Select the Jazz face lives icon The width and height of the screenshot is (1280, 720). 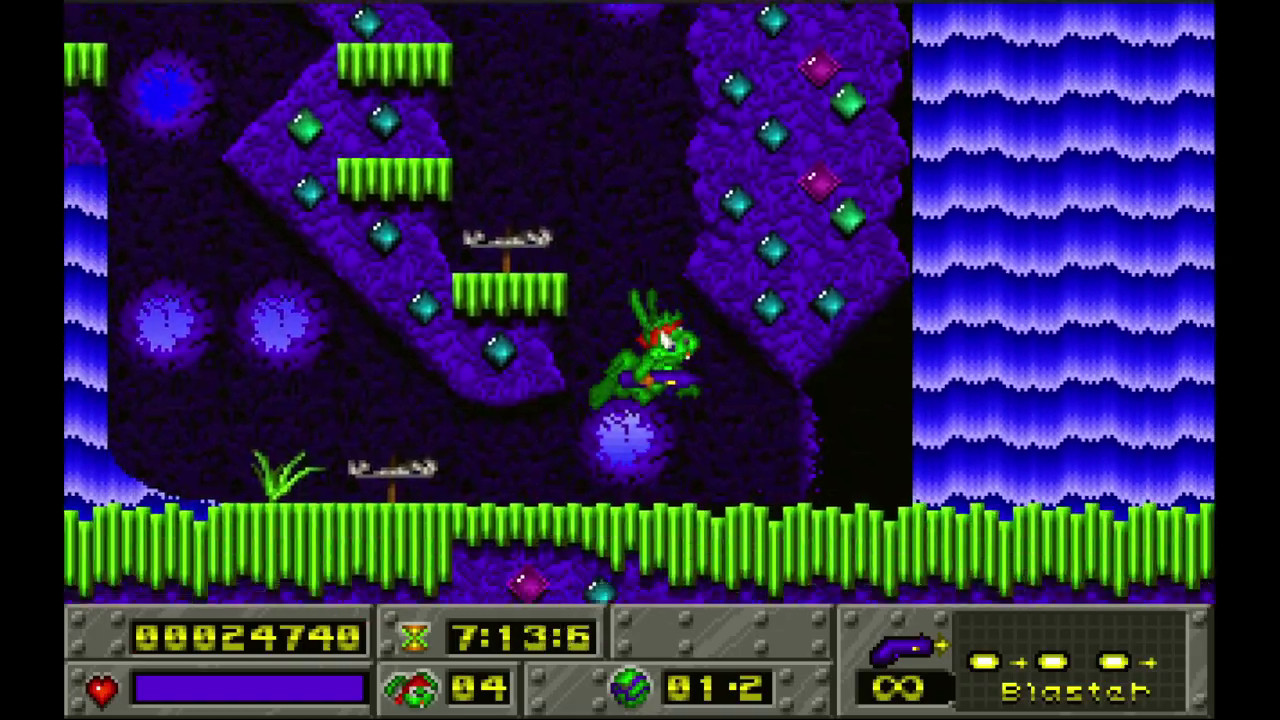coord(410,688)
